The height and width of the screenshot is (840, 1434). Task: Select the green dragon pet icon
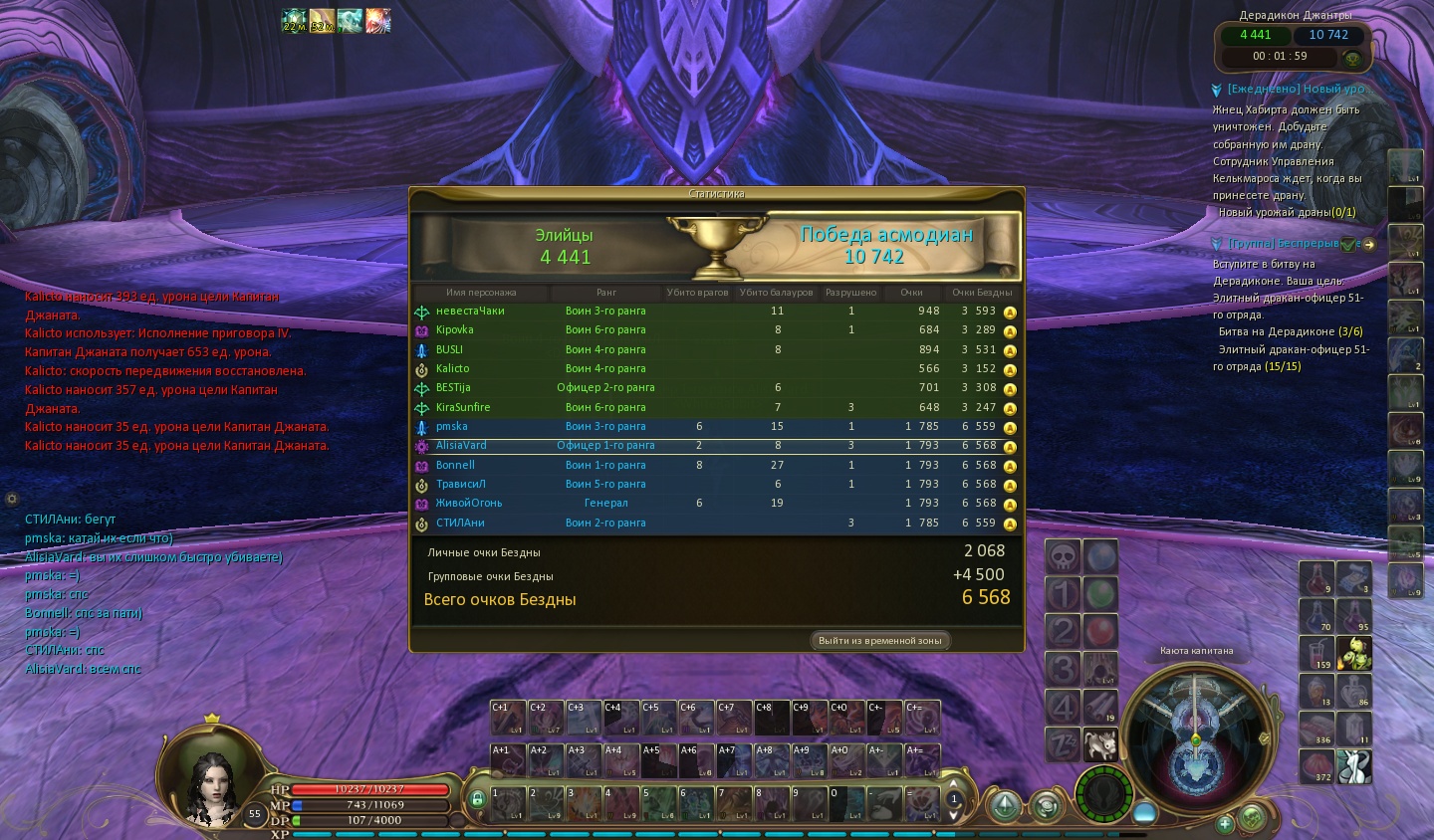[x=1353, y=653]
